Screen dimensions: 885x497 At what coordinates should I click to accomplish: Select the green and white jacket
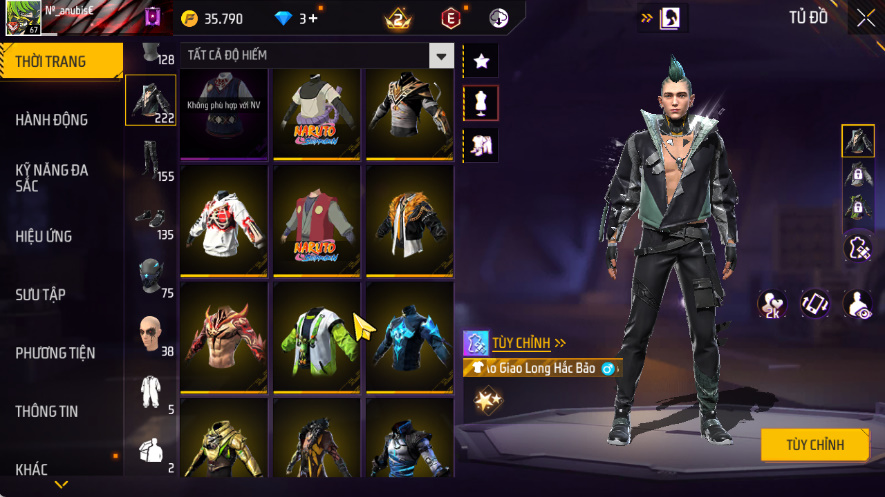click(317, 337)
